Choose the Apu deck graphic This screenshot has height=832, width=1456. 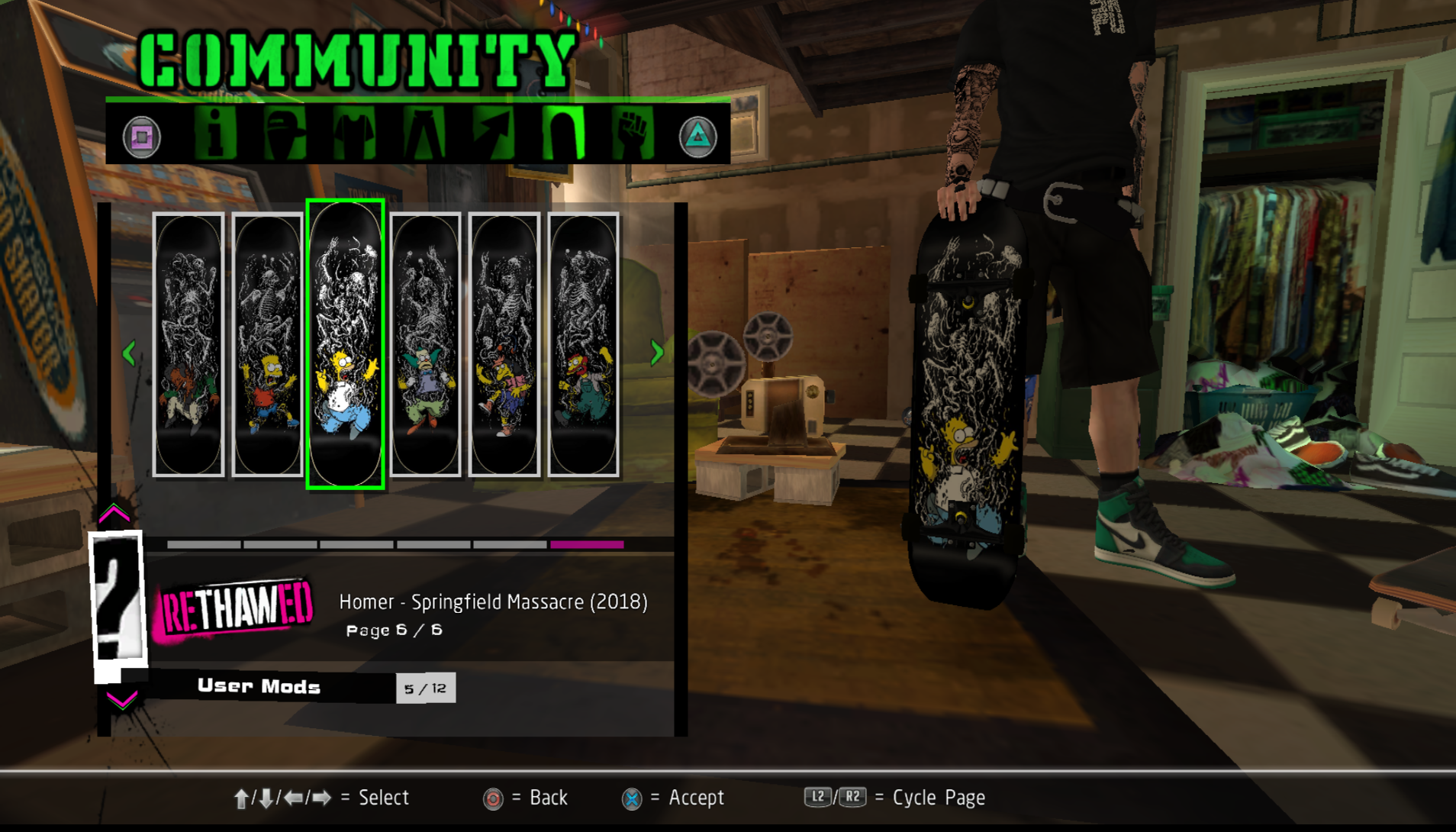click(x=188, y=344)
